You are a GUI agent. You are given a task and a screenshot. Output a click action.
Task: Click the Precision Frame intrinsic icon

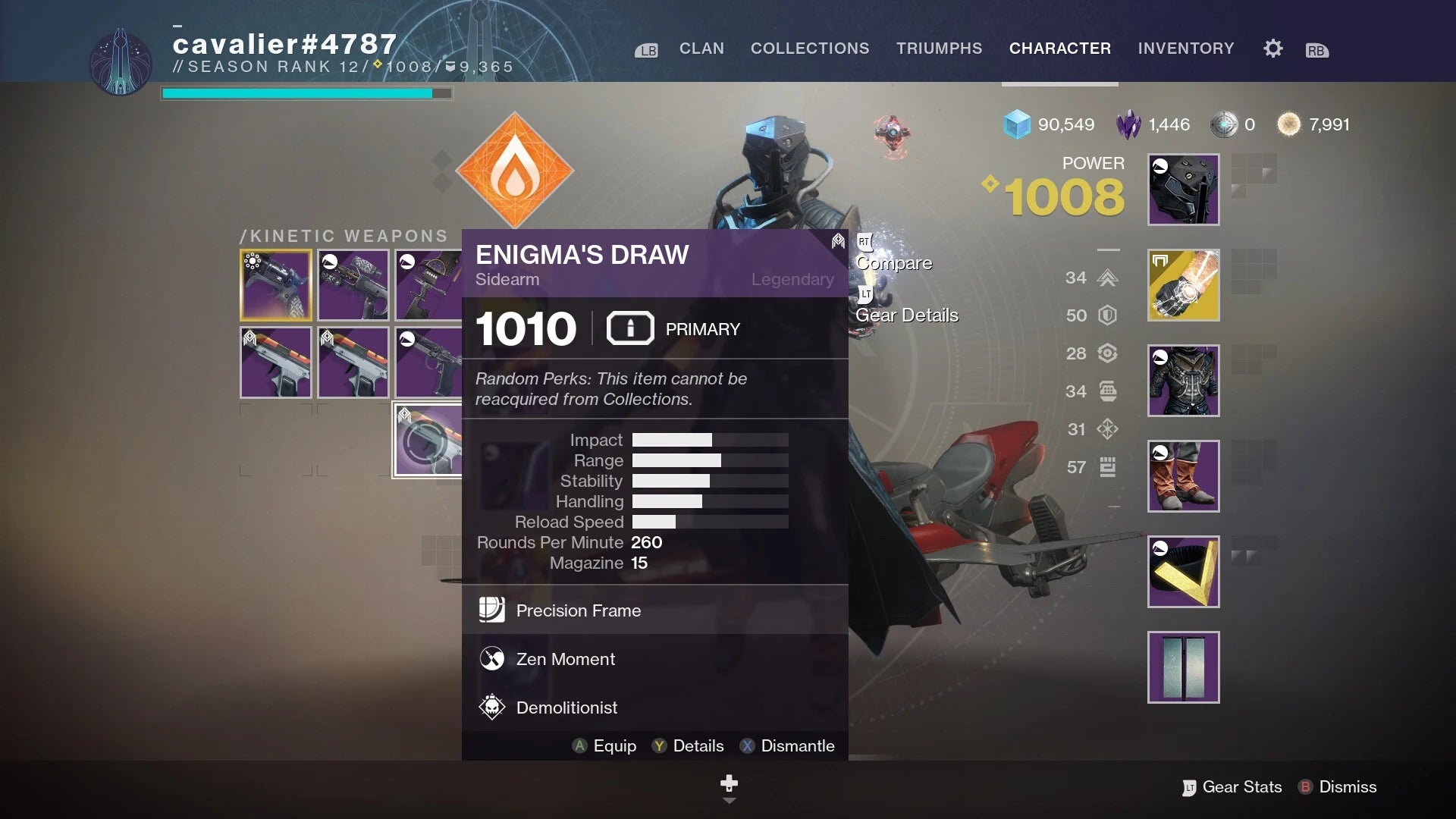pos(492,610)
